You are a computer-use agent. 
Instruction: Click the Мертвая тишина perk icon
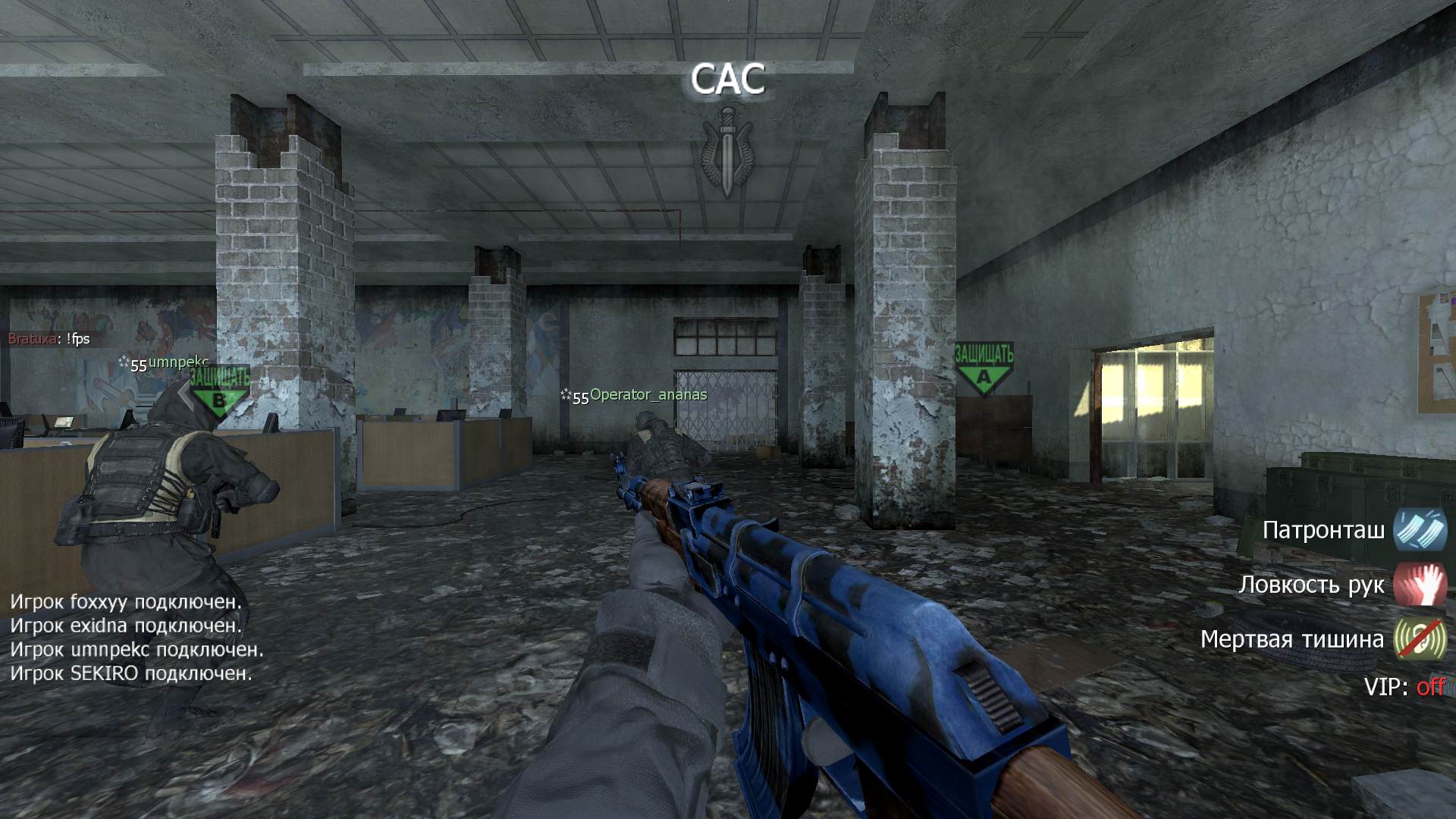[x=1420, y=639]
